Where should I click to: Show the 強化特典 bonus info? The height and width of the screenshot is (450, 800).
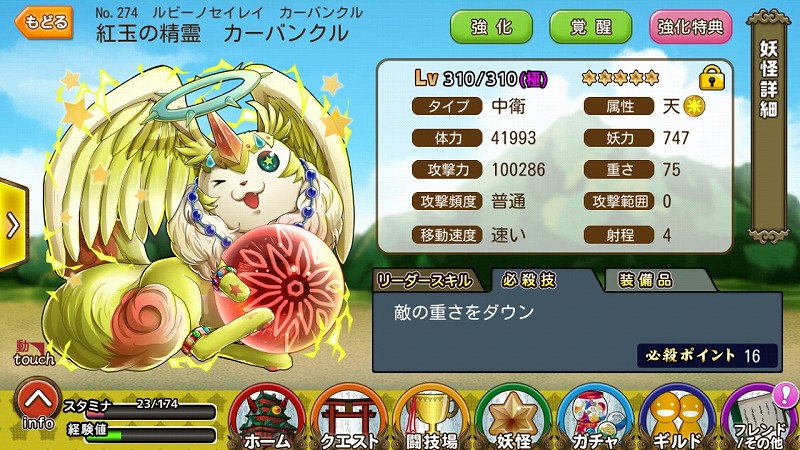click(x=690, y=26)
